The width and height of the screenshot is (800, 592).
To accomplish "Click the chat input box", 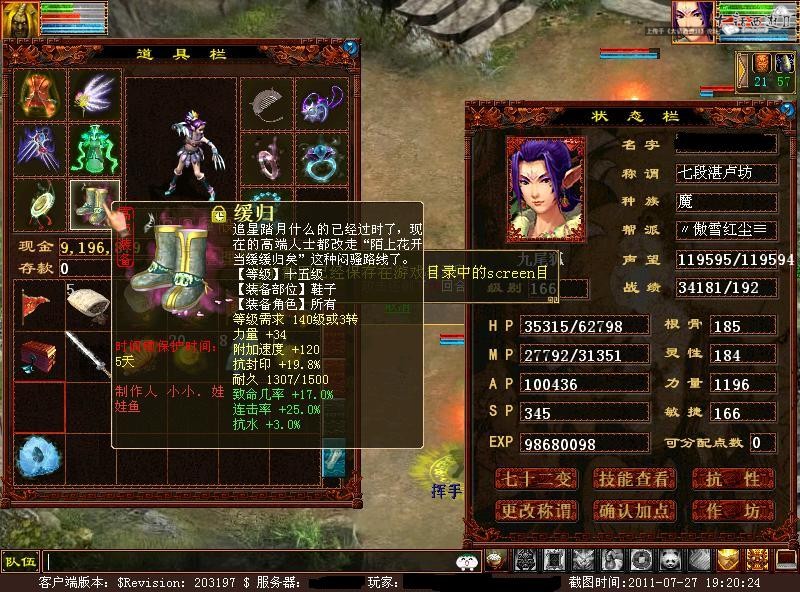I will 250,562.
